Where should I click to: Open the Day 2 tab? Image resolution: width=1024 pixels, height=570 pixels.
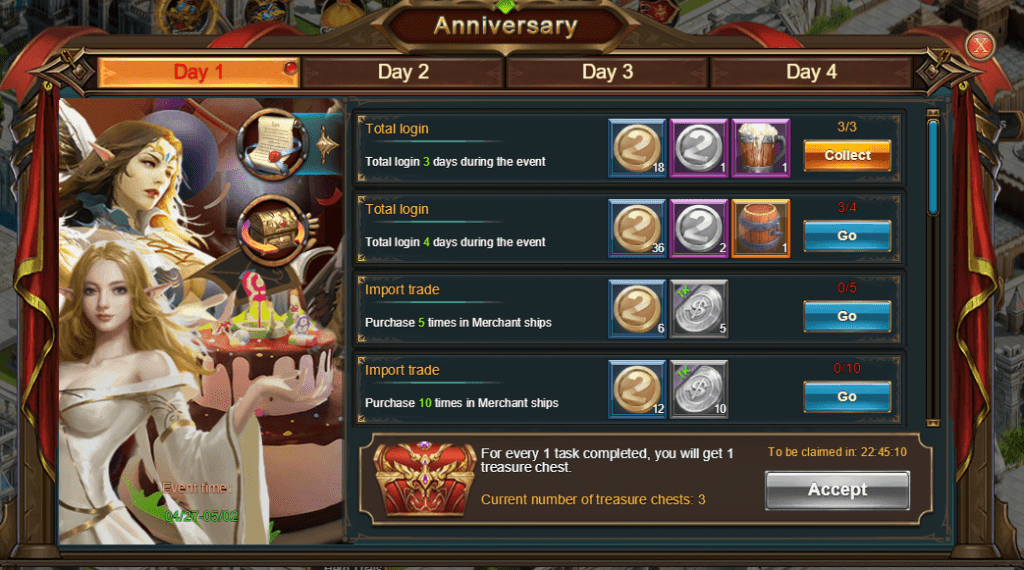point(403,72)
